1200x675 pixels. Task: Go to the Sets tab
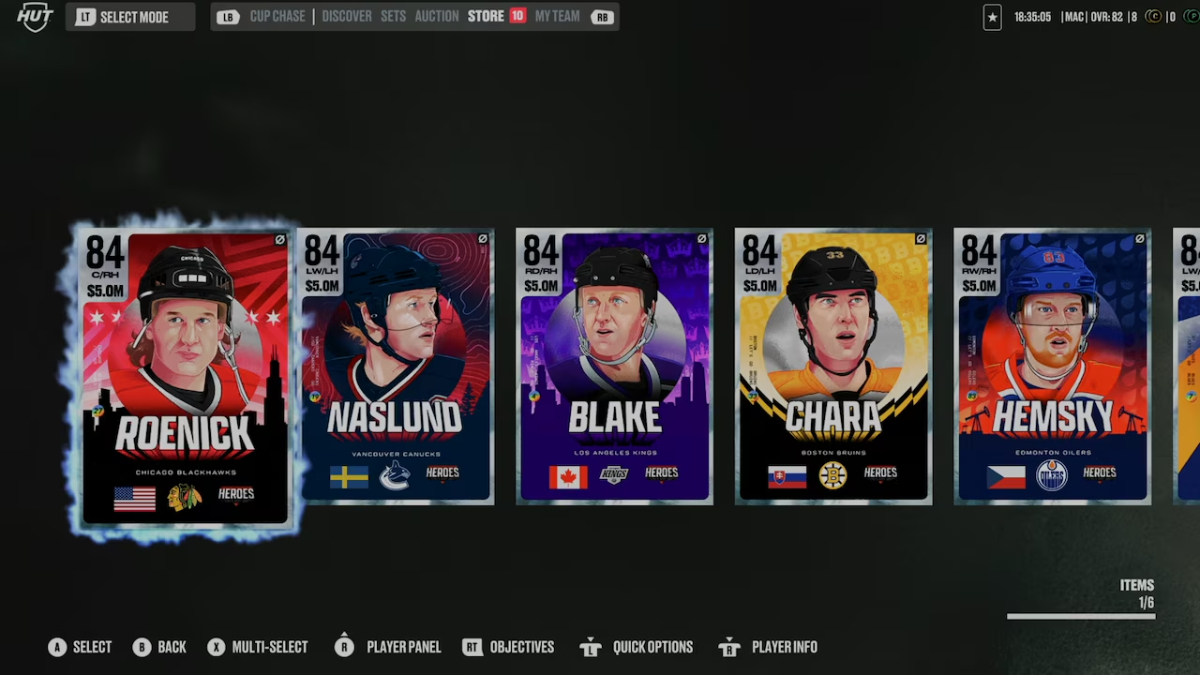click(393, 17)
